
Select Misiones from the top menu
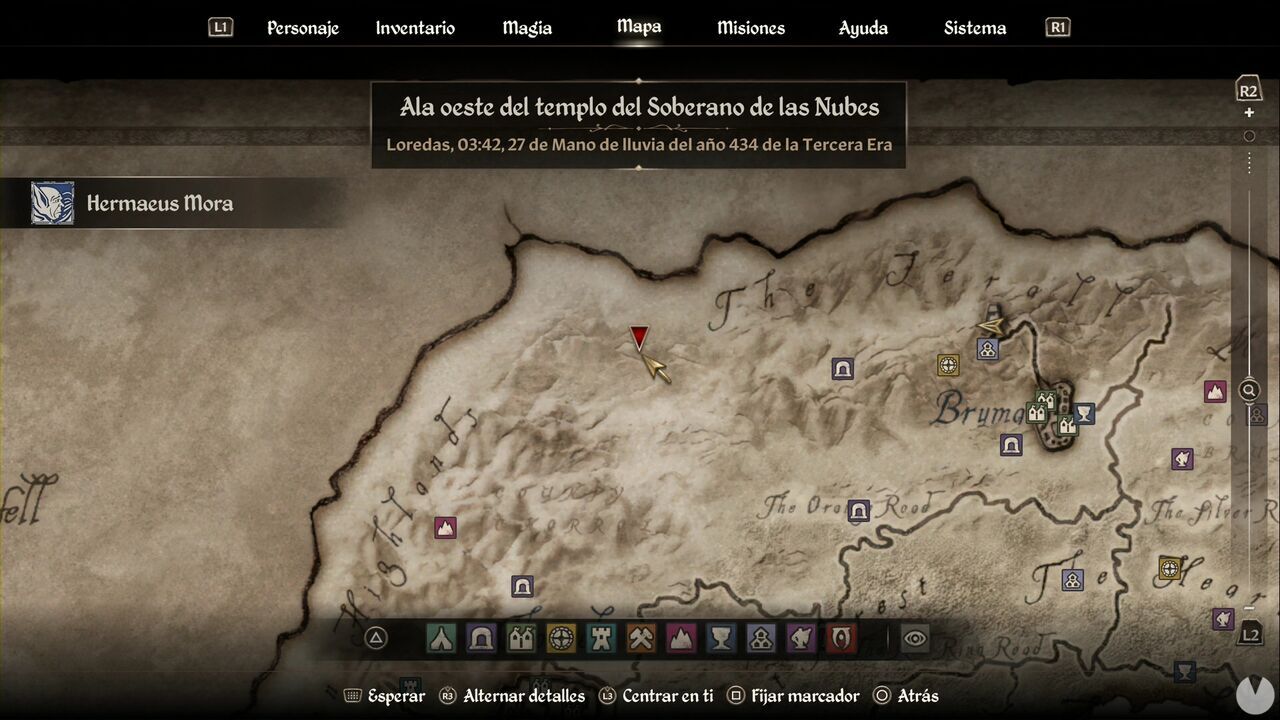tap(750, 27)
